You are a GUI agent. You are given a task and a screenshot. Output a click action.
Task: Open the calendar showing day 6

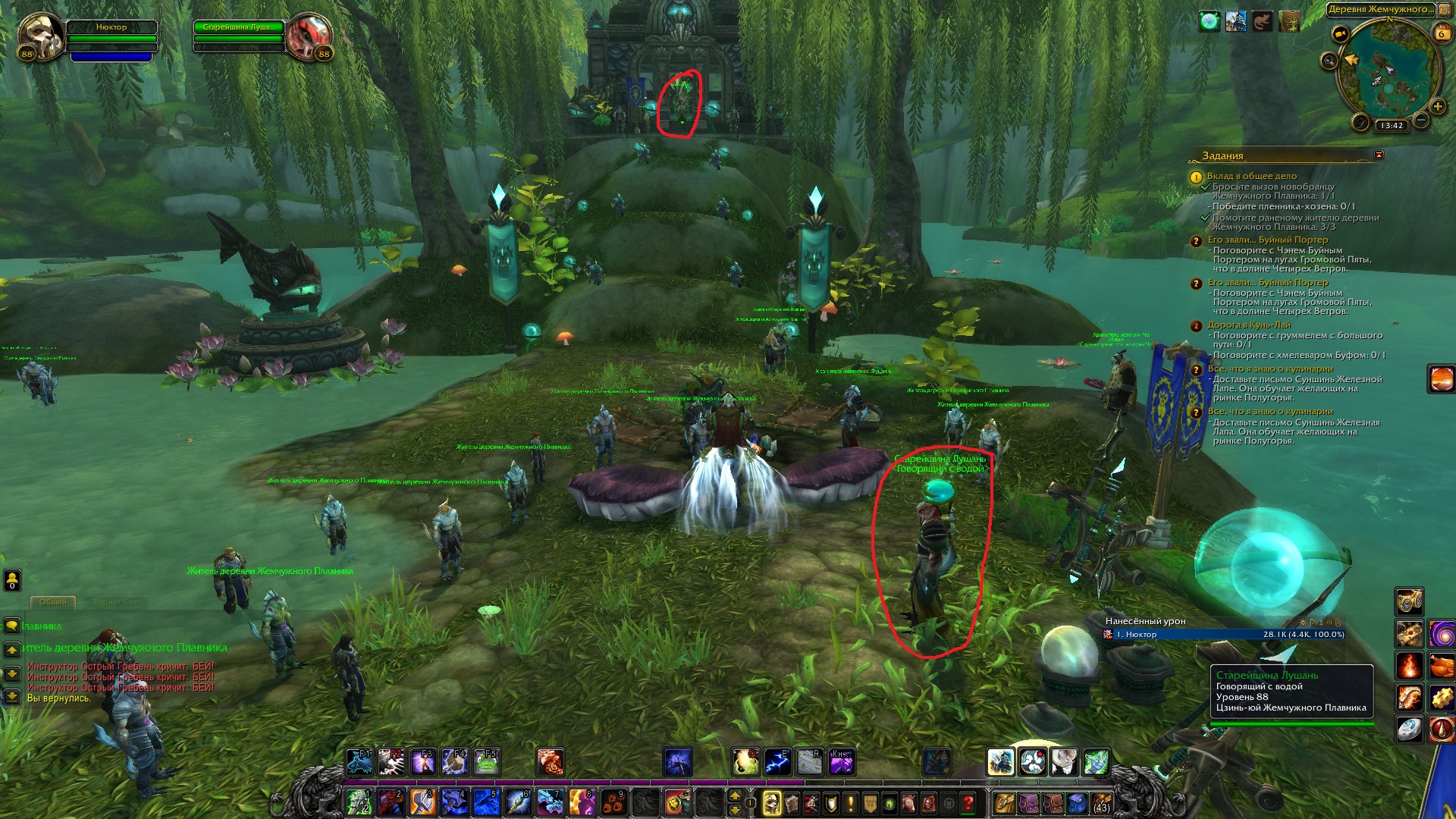1441,33
